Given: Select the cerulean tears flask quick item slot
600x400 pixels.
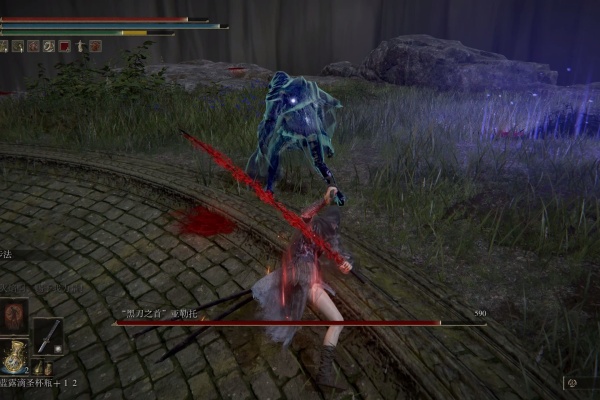Looking at the screenshot, I should (x=14, y=357).
